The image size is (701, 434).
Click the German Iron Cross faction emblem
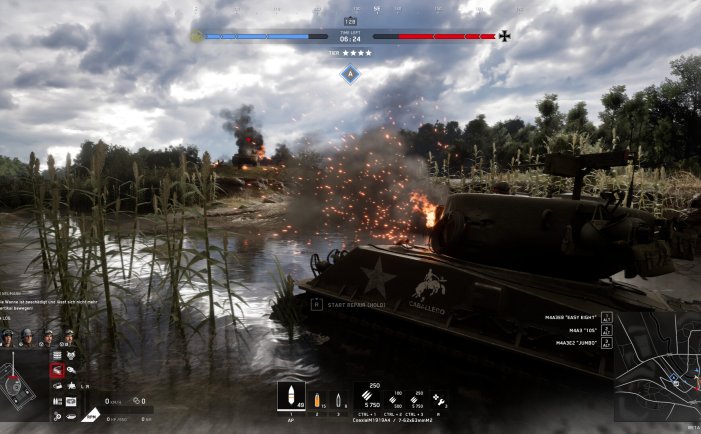pyautogui.click(x=504, y=37)
